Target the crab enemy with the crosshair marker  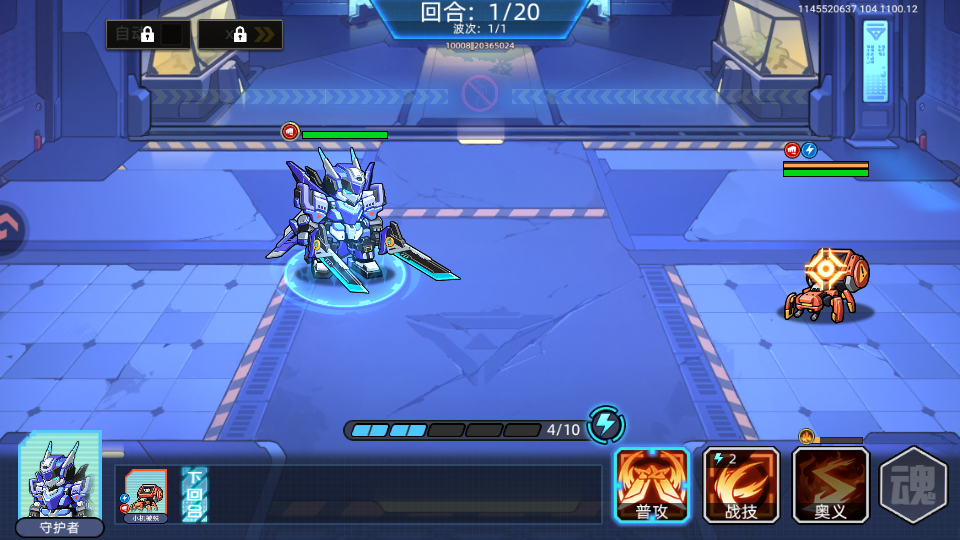(828, 287)
